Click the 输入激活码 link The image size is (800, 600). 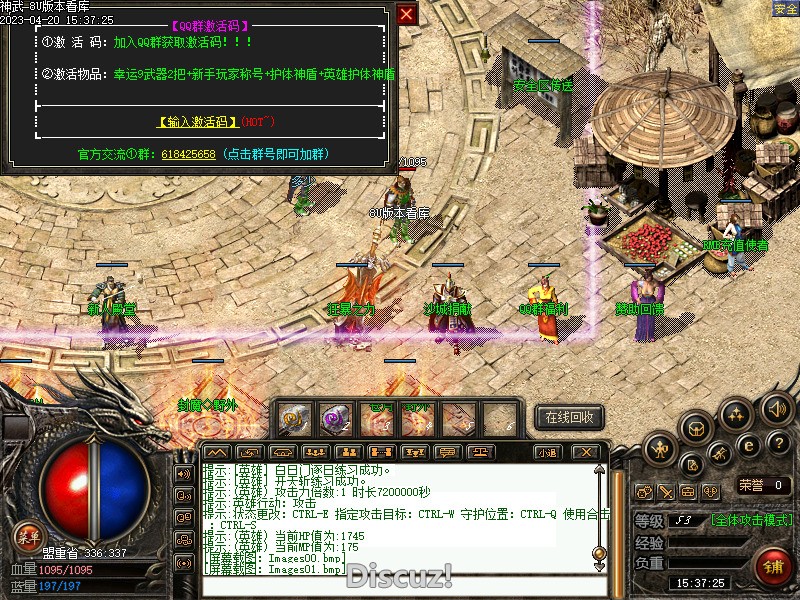(x=197, y=121)
